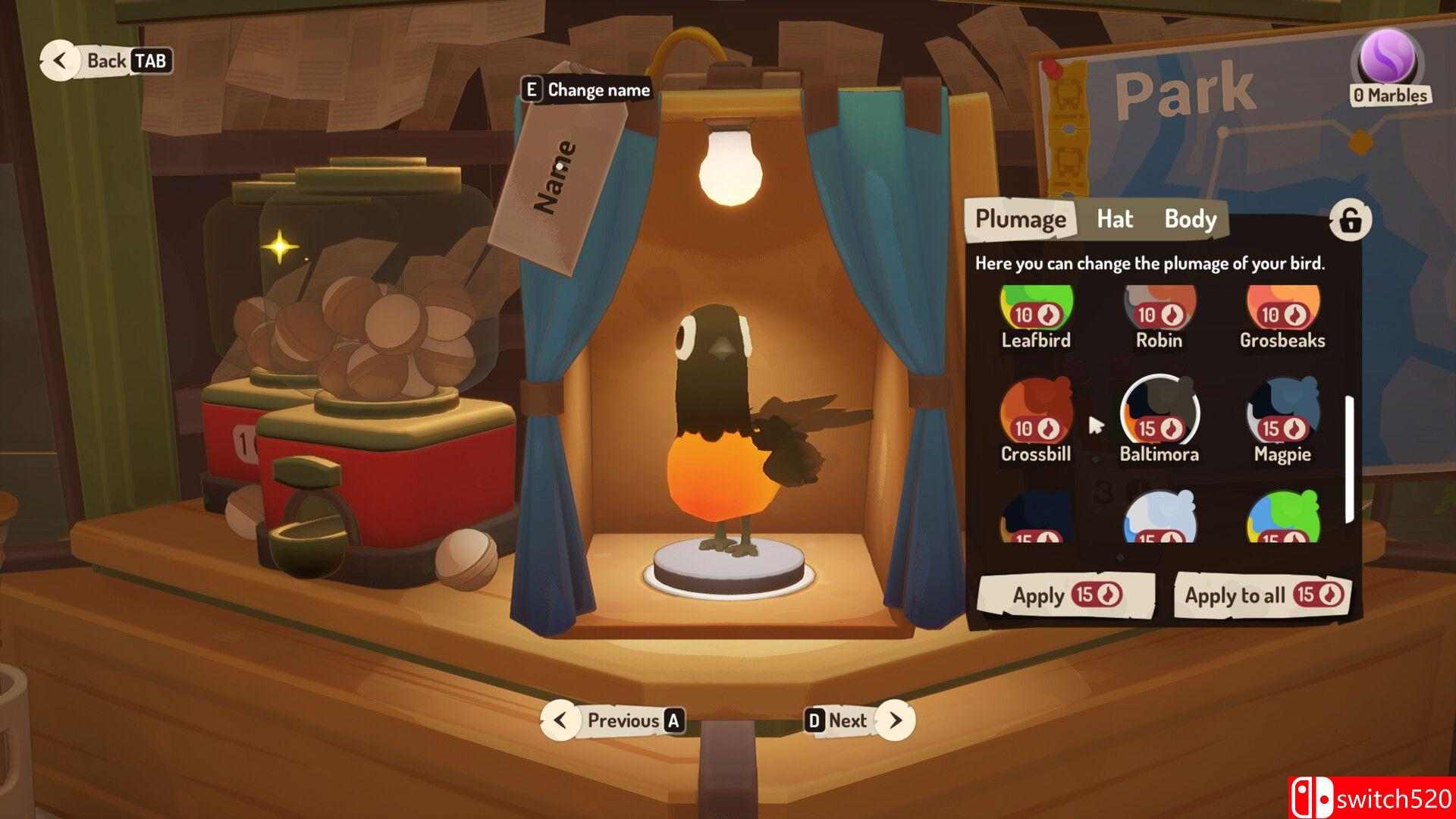Choose the Leafbird plumage
Screen dimensions: 1456x819
pyautogui.click(x=1036, y=312)
